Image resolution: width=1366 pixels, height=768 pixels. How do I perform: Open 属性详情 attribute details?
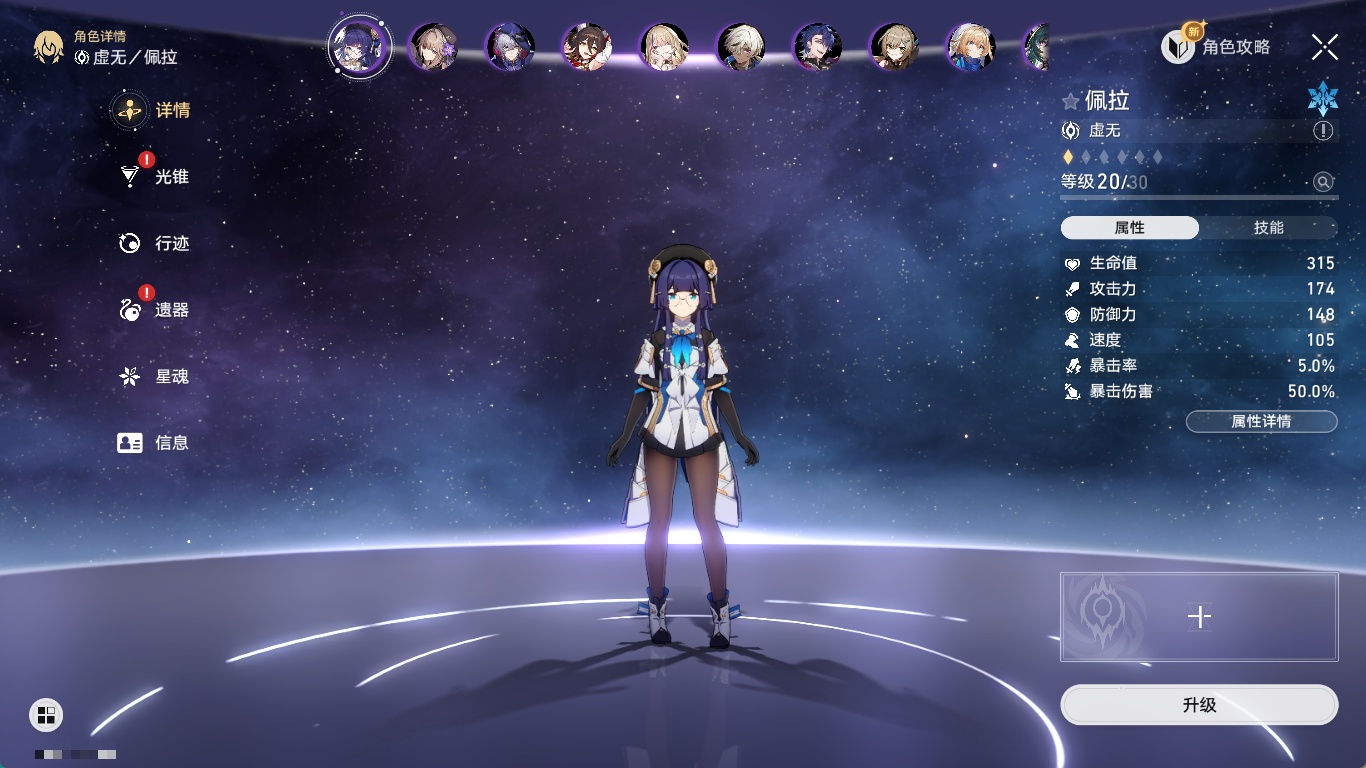1261,422
